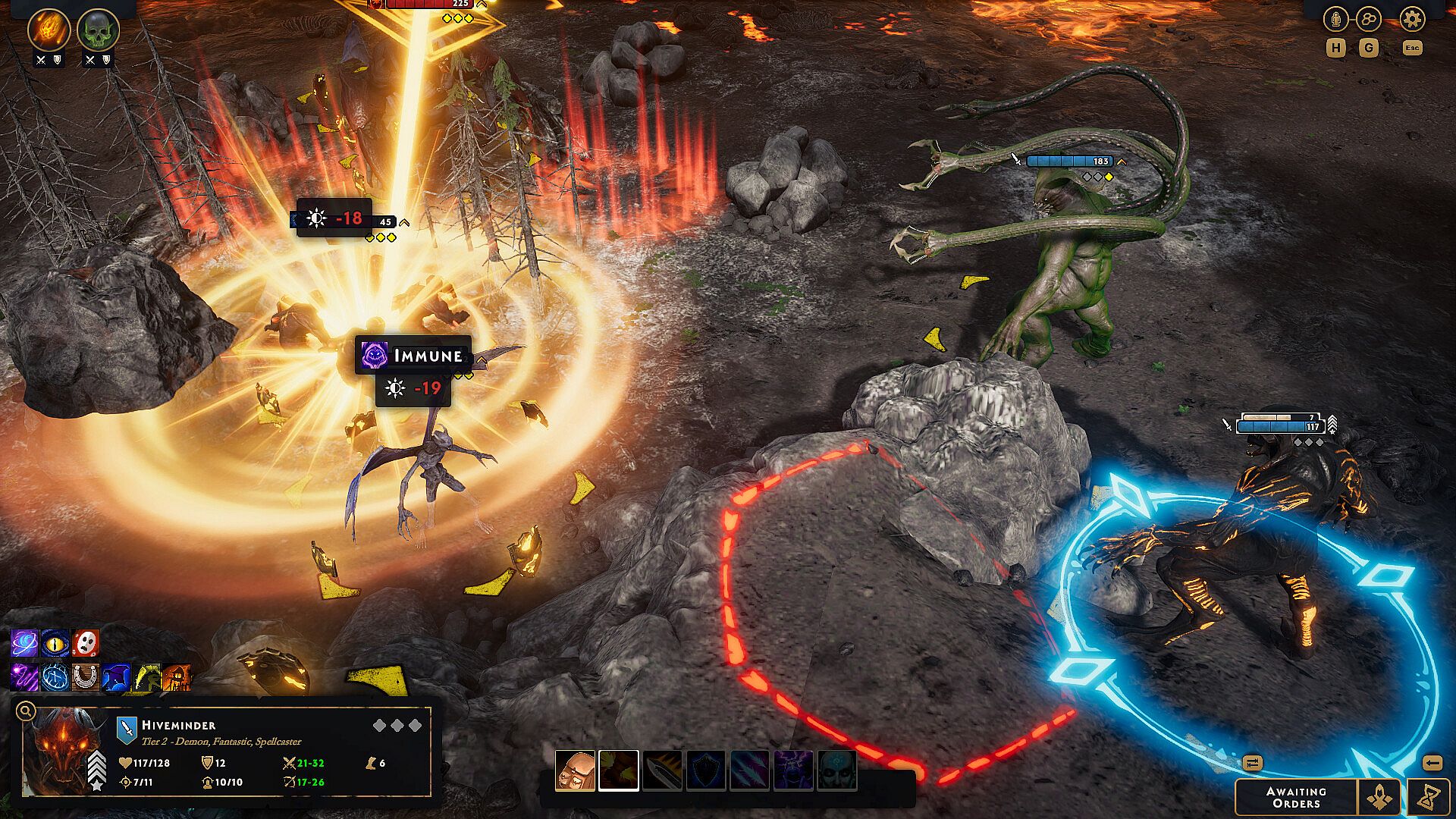Activate the sword slash ability
The image size is (1456, 819).
tap(662, 770)
